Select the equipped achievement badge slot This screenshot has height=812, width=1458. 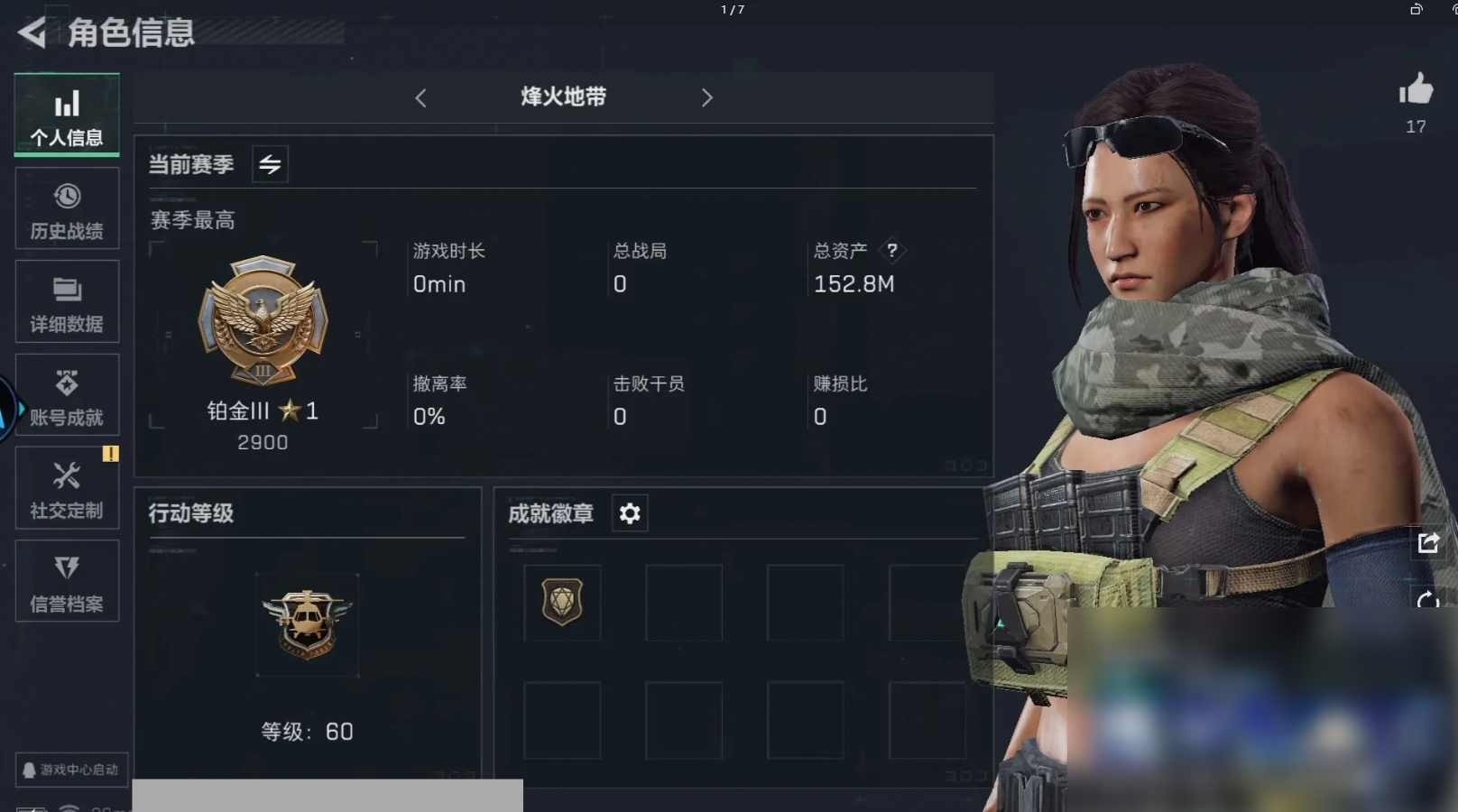562,602
